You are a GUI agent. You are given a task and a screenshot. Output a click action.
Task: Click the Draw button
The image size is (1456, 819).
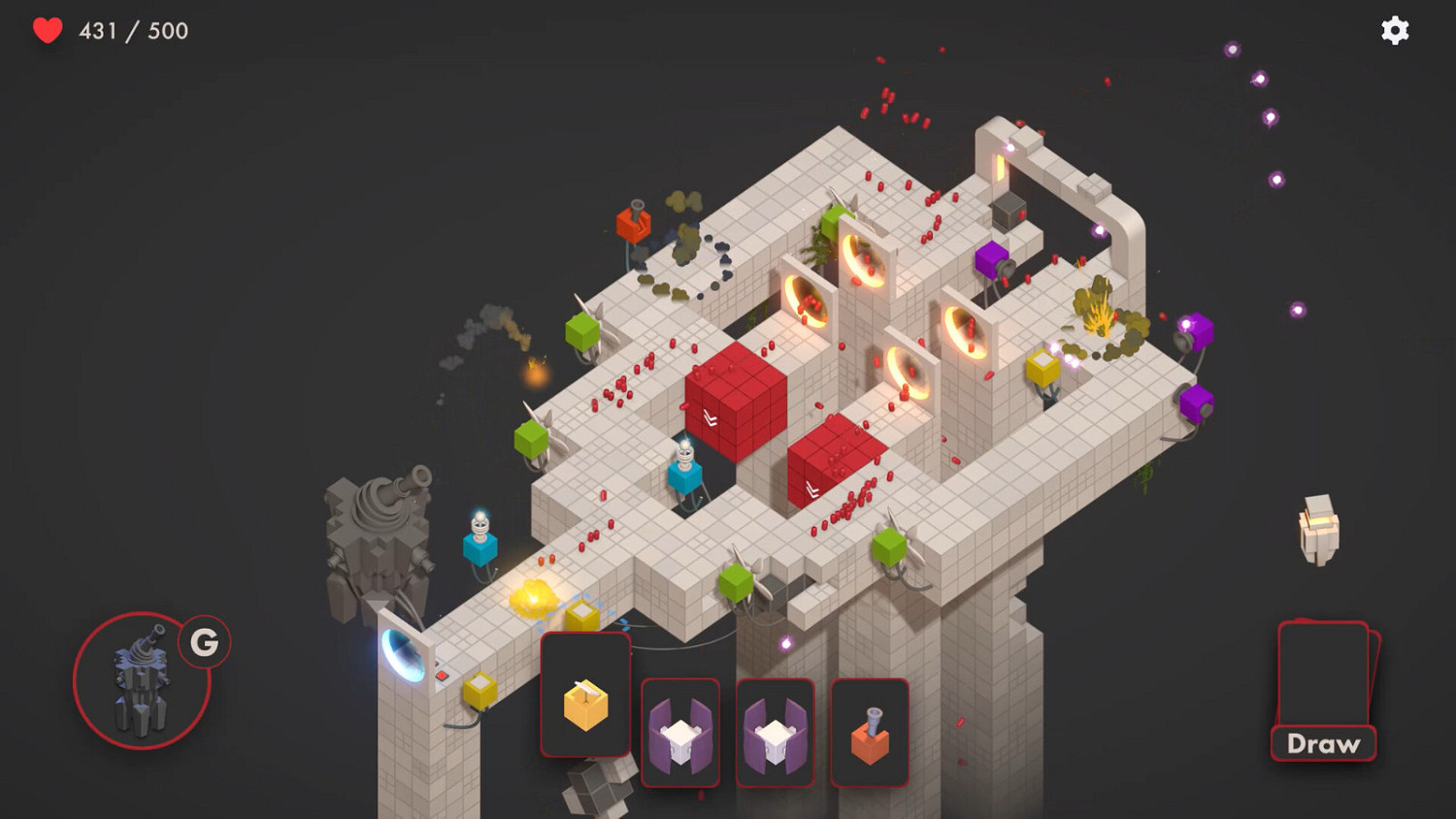coord(1322,743)
